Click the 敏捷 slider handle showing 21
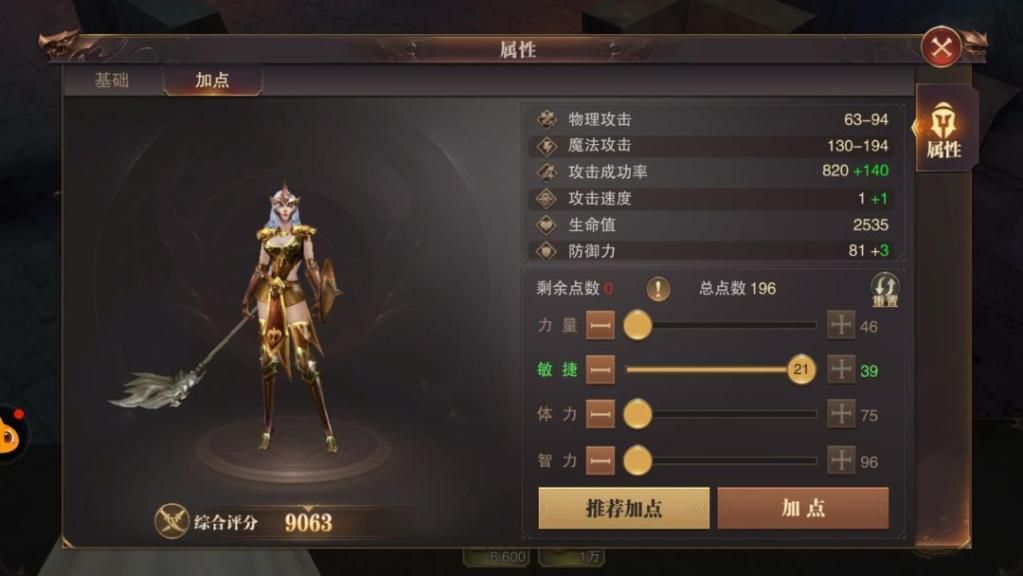This screenshot has height=576, width=1023. (801, 370)
